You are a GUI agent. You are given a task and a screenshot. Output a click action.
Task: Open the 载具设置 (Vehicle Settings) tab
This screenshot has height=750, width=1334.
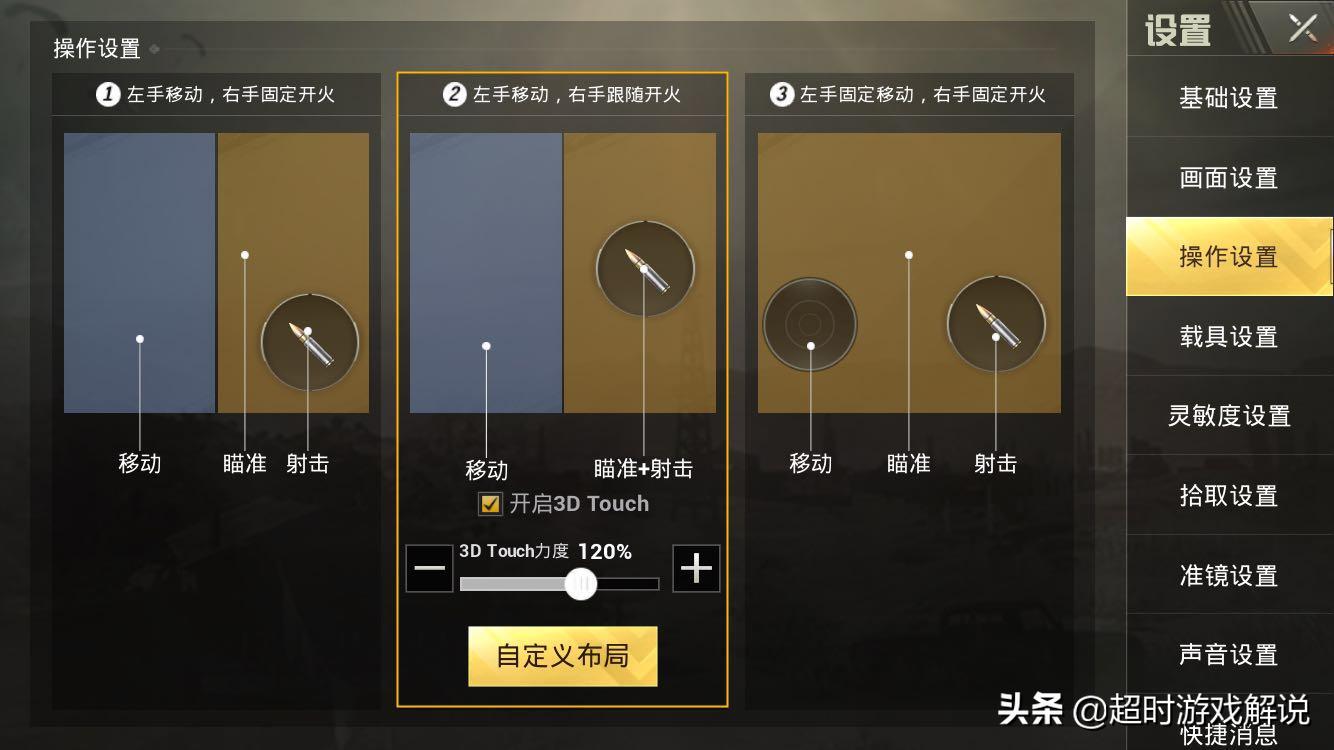click(x=1229, y=337)
